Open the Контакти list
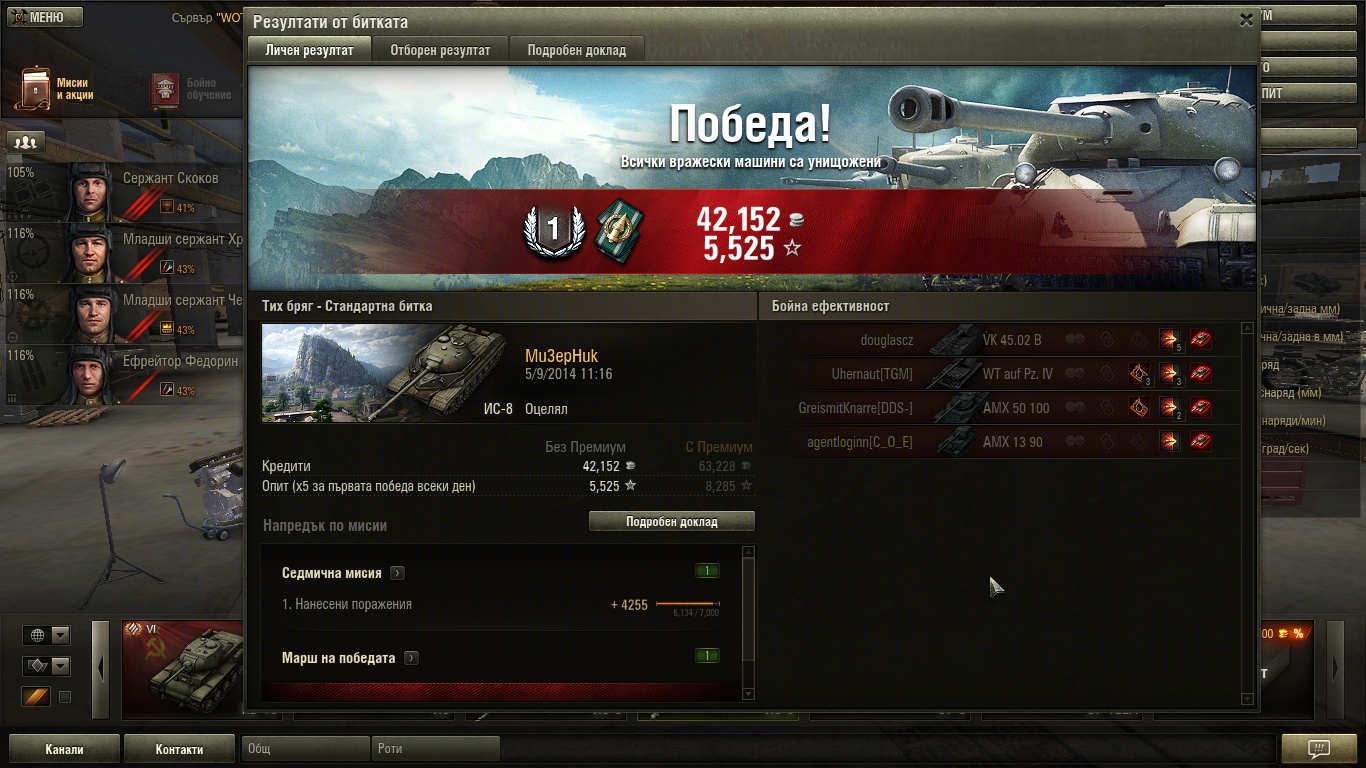The image size is (1366, 768). (179, 749)
